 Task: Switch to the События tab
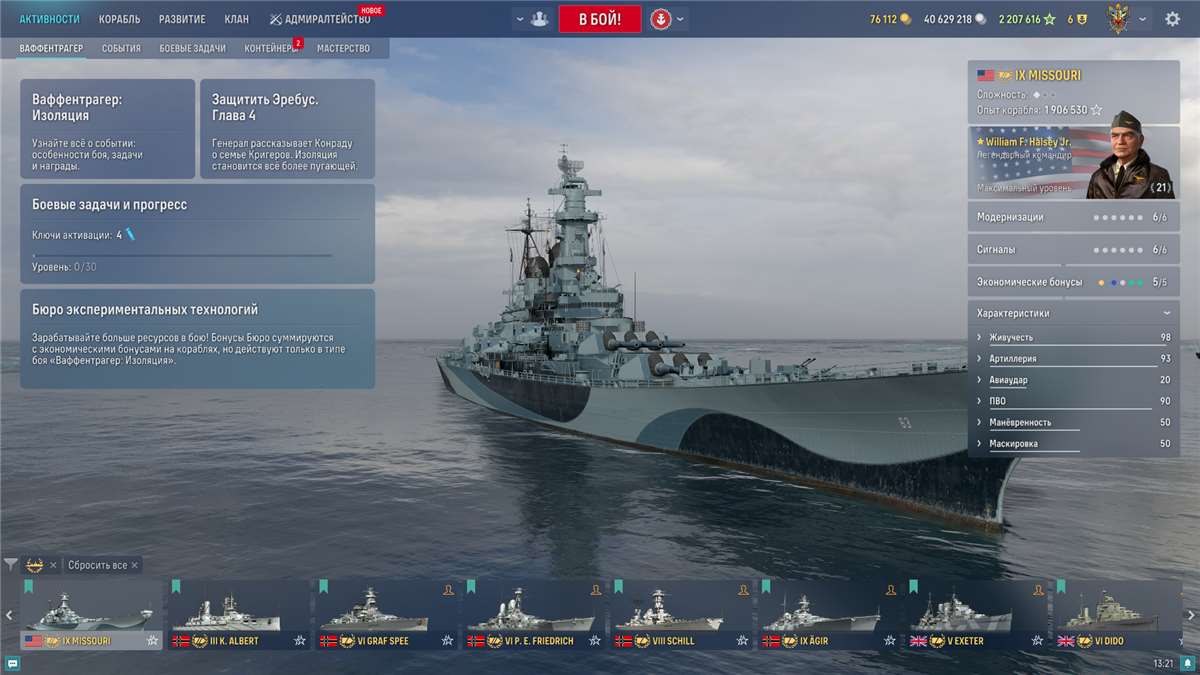pyautogui.click(x=121, y=48)
